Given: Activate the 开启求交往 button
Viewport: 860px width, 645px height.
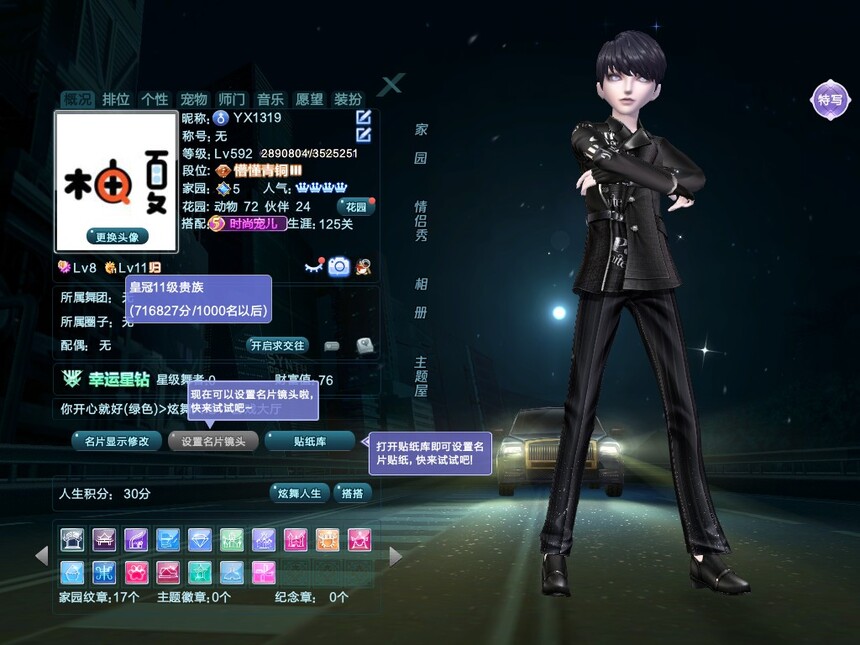Looking at the screenshot, I should (277, 345).
